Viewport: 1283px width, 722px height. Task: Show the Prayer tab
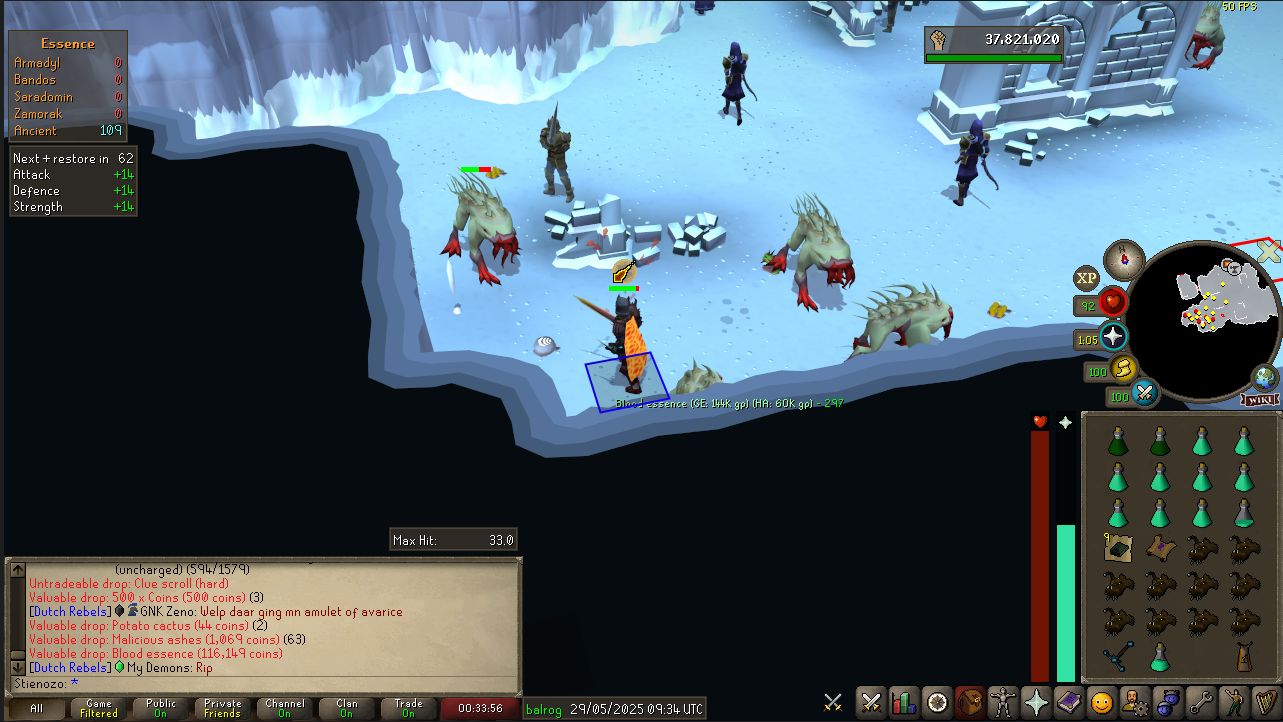coord(1036,702)
